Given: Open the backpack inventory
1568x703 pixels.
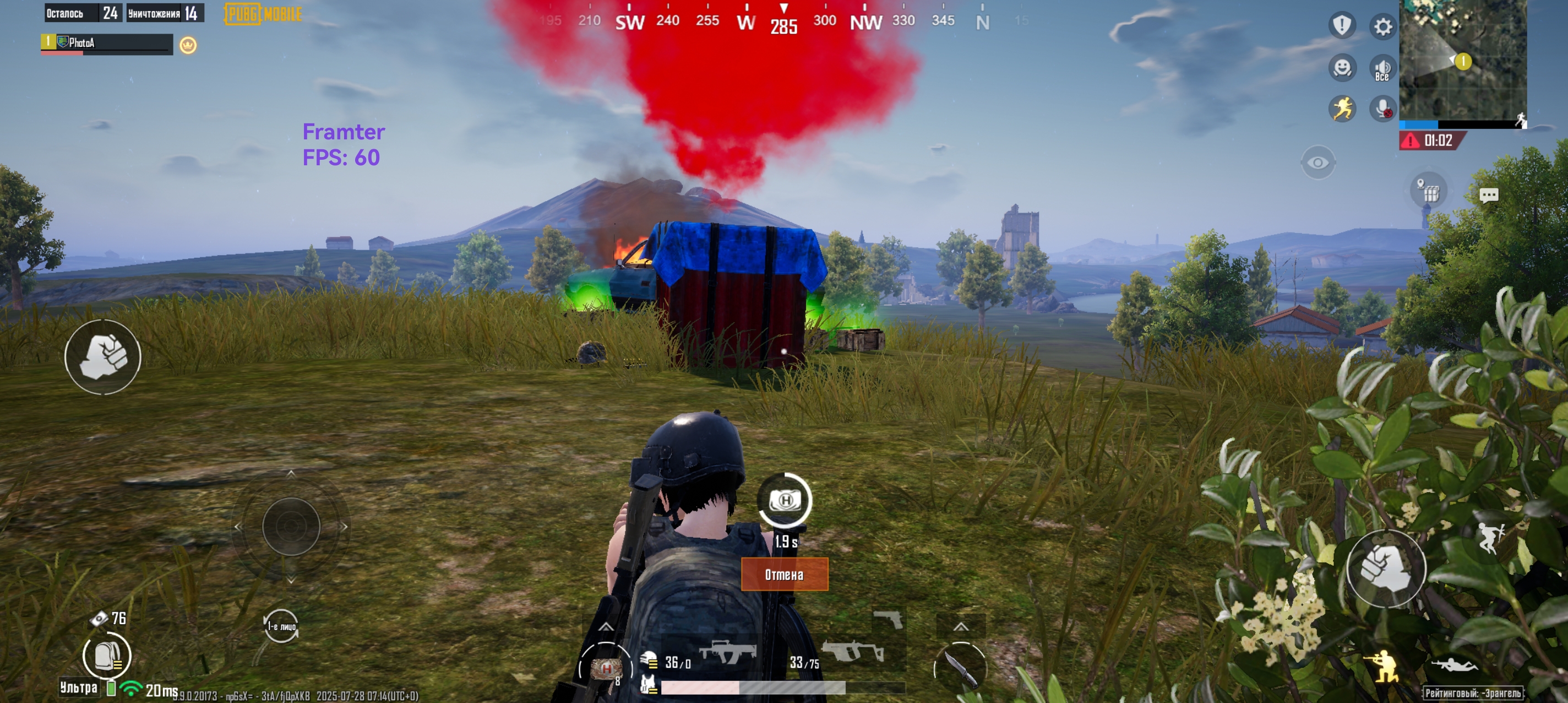Looking at the screenshot, I should click(106, 656).
